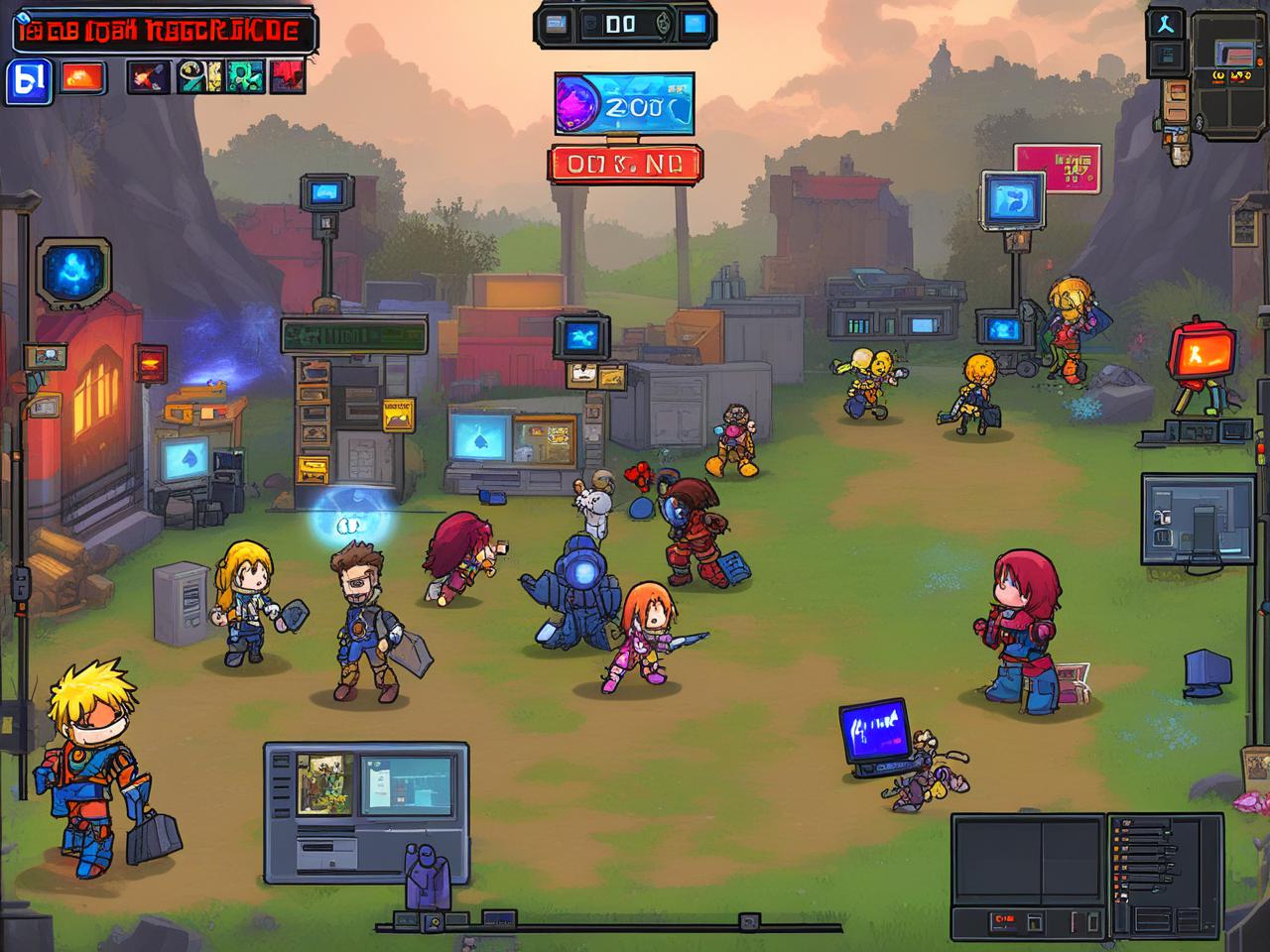
Task: Select the orange fire icon
Action: (x=83, y=77)
